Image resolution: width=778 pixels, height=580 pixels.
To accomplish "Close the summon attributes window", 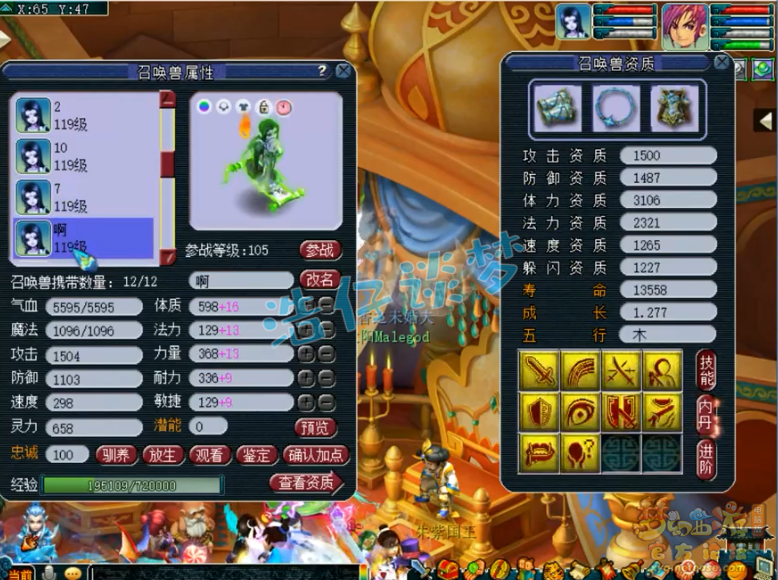I will pos(343,71).
